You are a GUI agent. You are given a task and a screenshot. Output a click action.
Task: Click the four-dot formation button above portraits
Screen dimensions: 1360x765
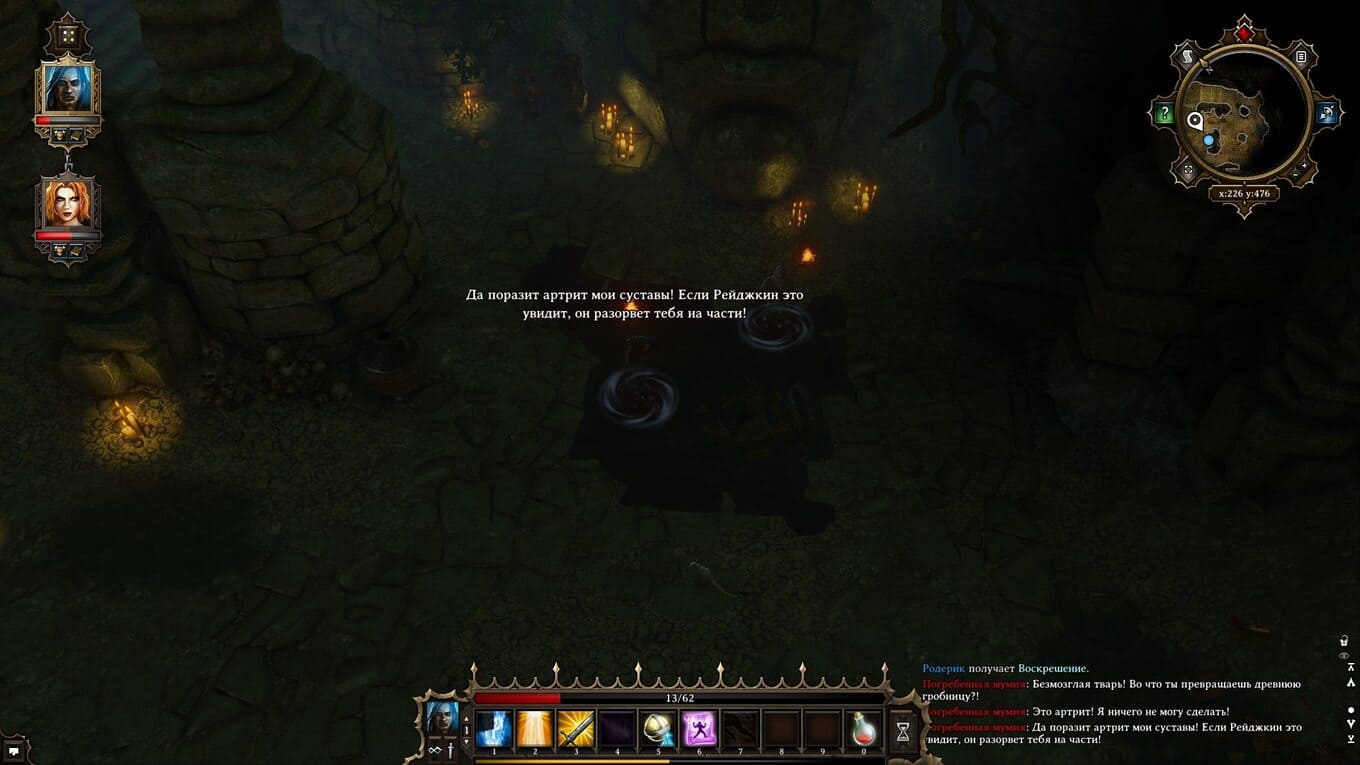click(68, 36)
